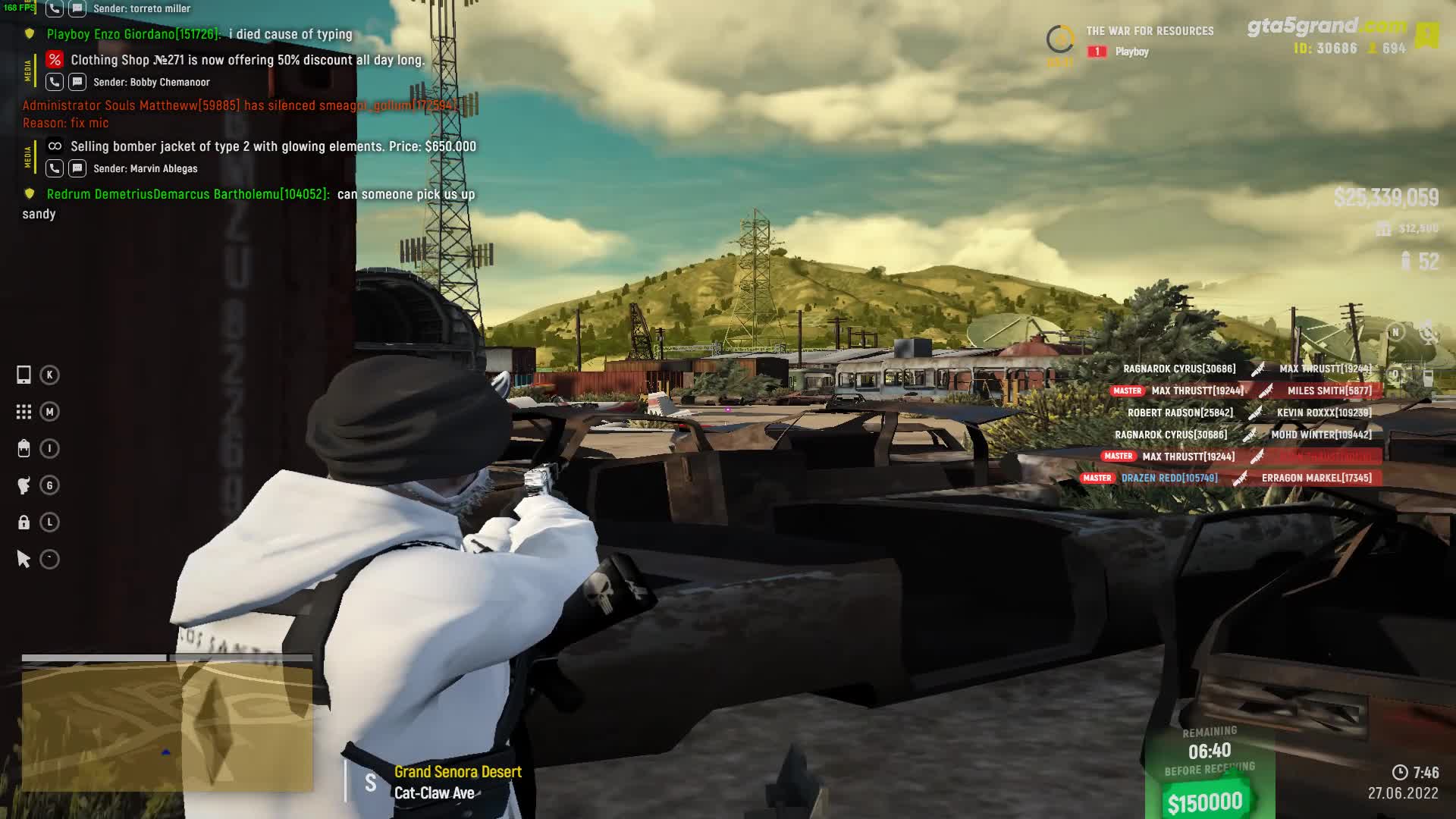Toggle the padlock lock icon

[24, 522]
